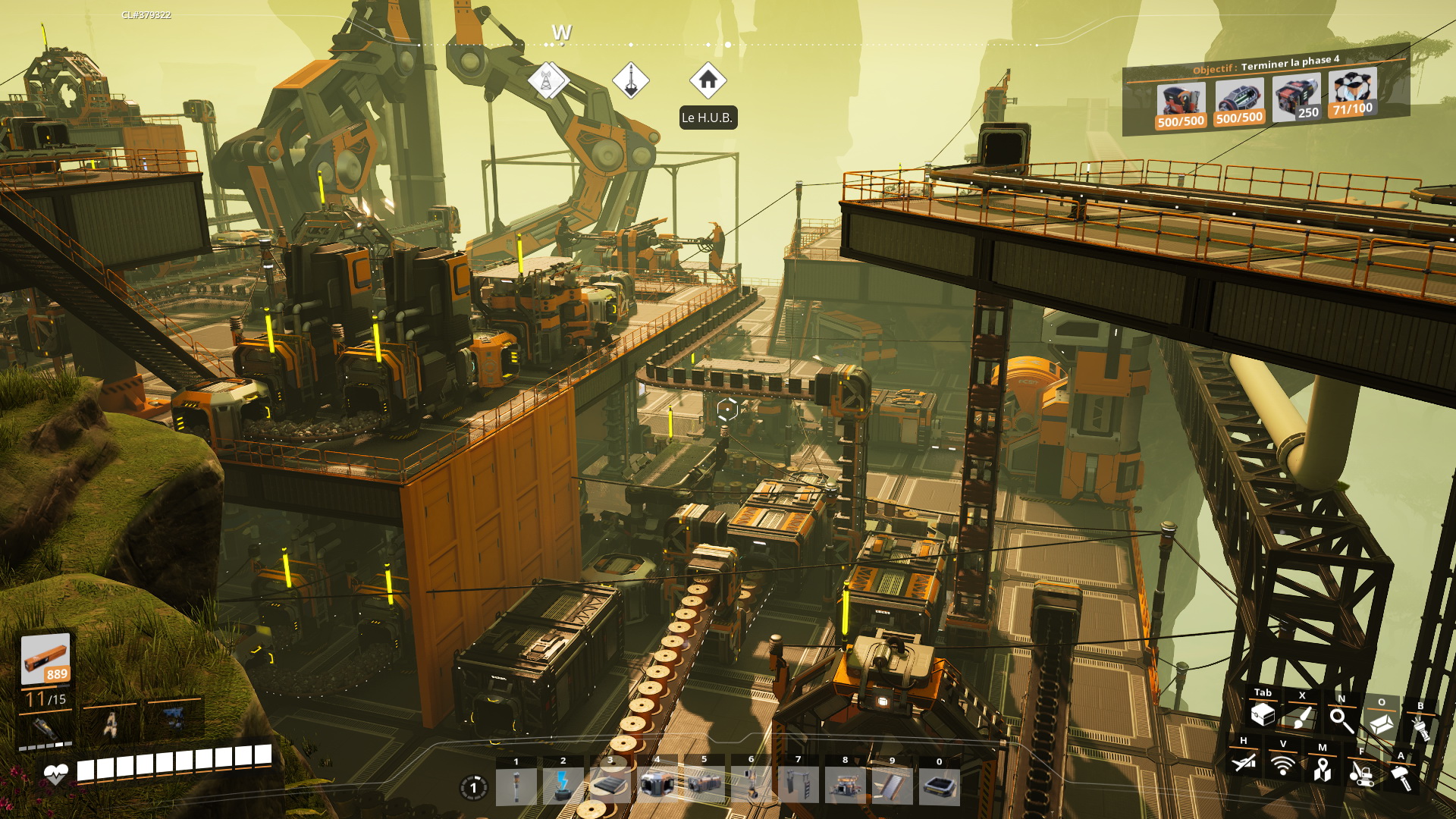Toggle the flashlight icon

pyautogui.click(x=1420, y=727)
